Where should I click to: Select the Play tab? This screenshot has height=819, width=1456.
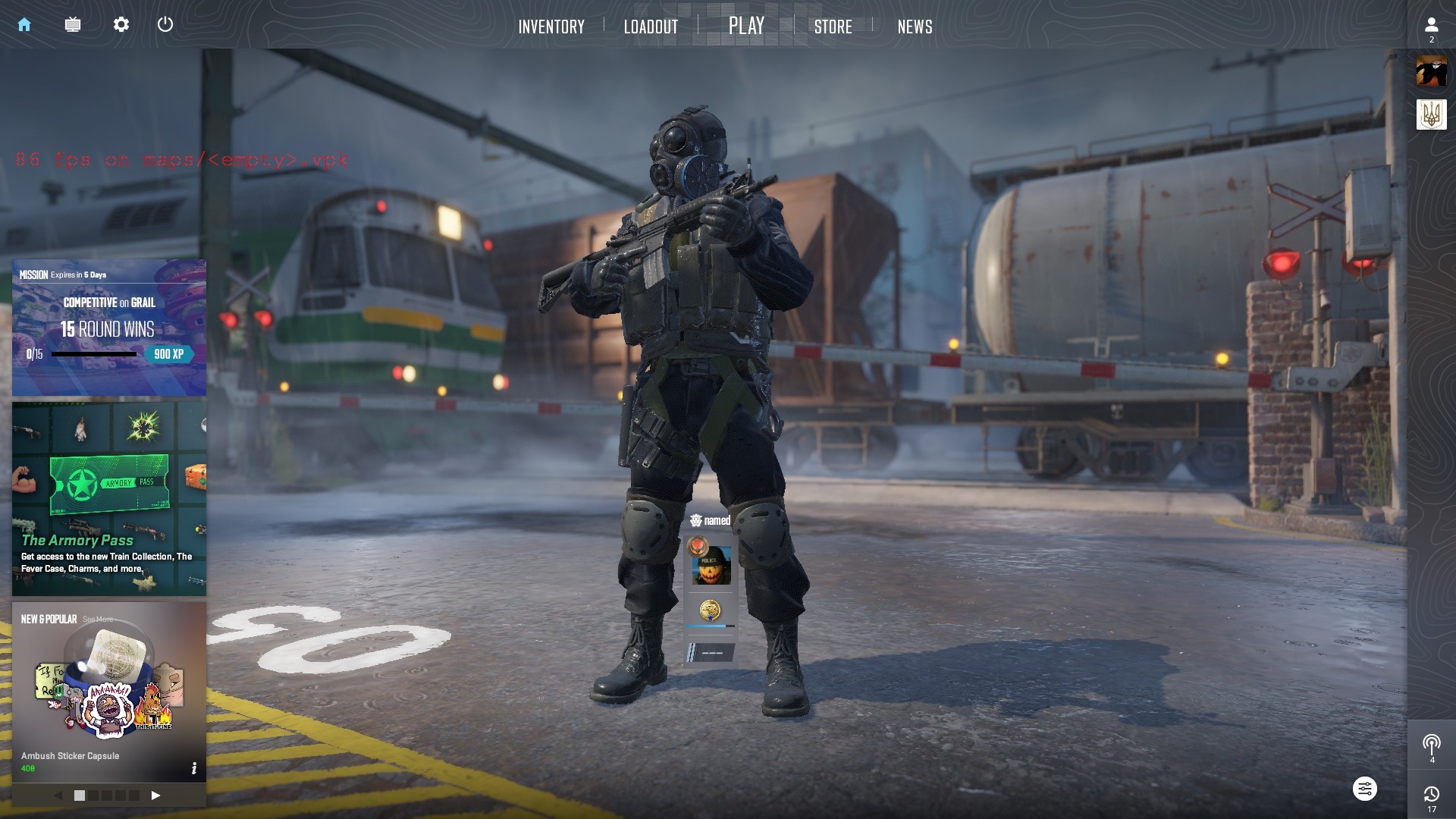(746, 26)
